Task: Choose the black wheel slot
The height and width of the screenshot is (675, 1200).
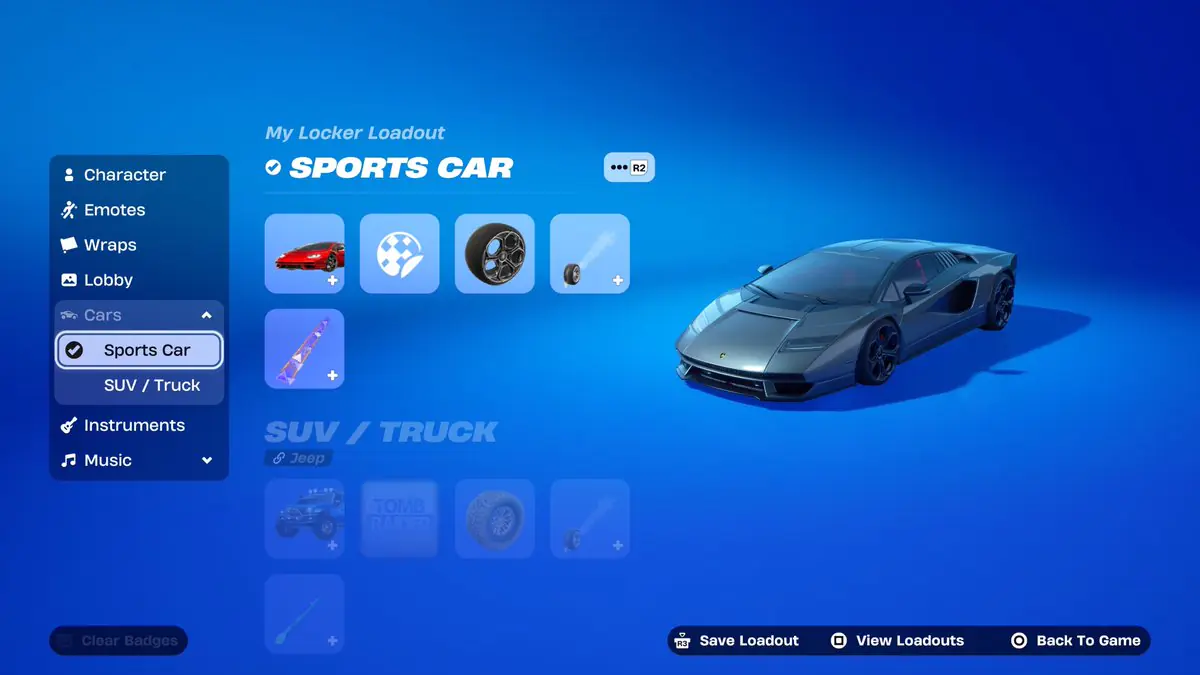Action: [494, 253]
